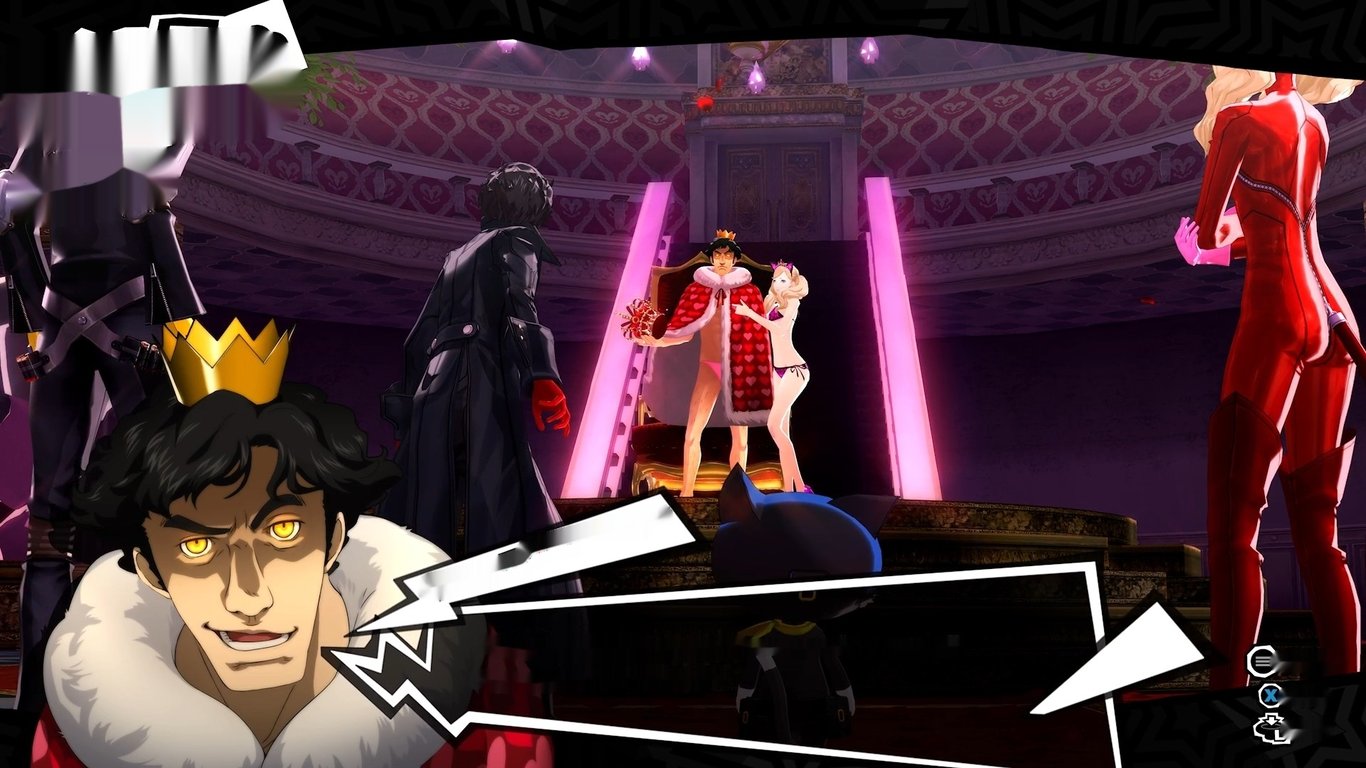Click the down arrow above the L stick icon
The image size is (1366, 768).
point(1271,720)
